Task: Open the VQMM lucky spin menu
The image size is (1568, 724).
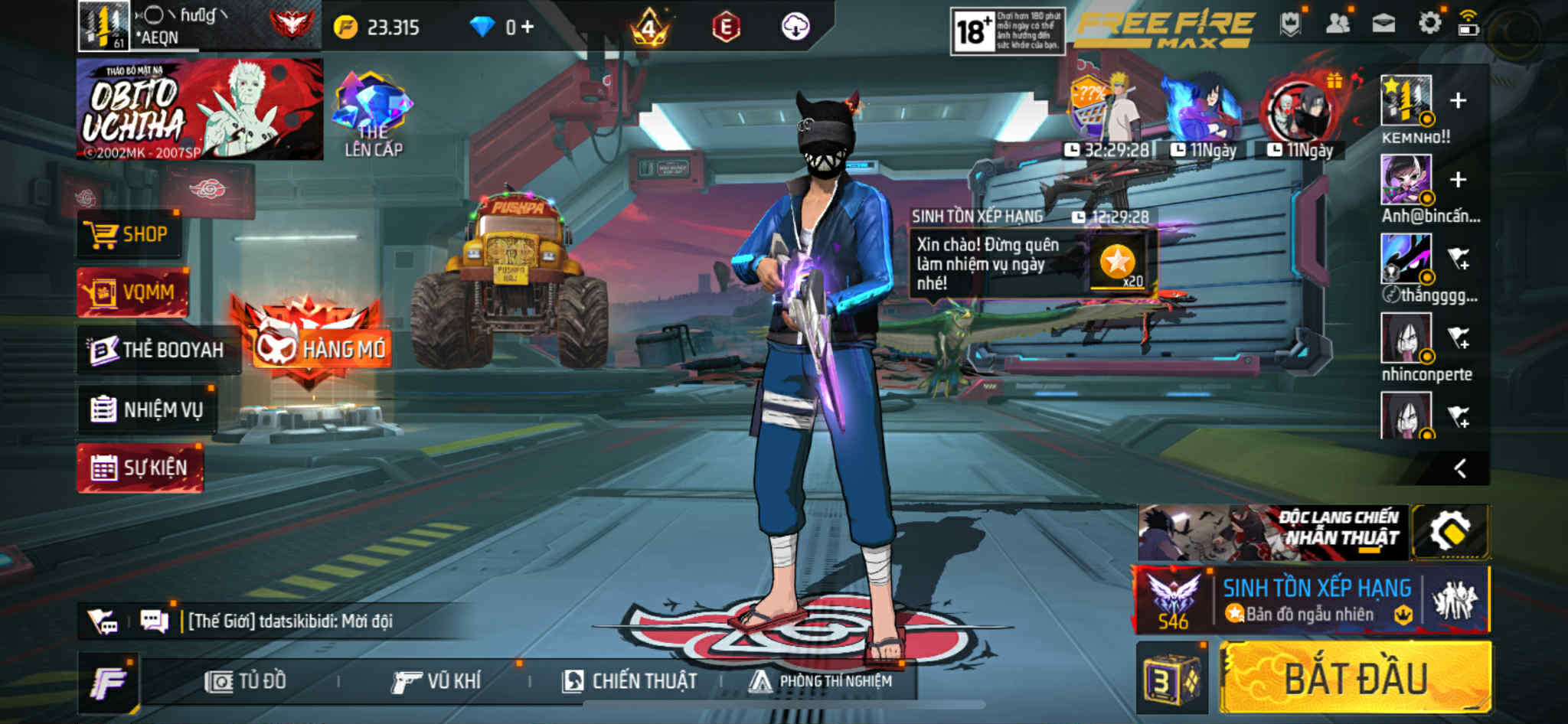Action: 132,292
